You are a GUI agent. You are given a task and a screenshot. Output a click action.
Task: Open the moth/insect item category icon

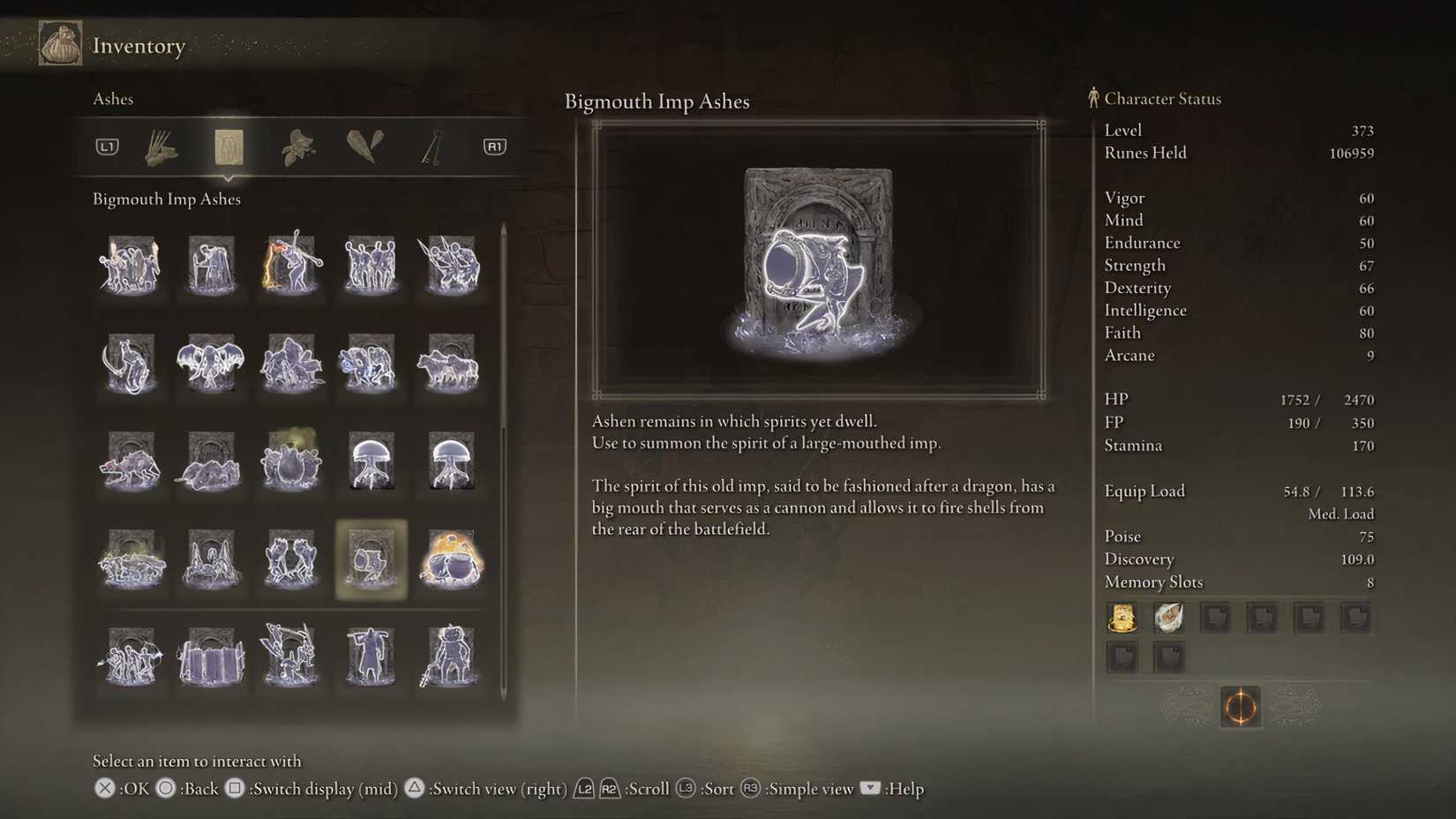click(x=297, y=147)
